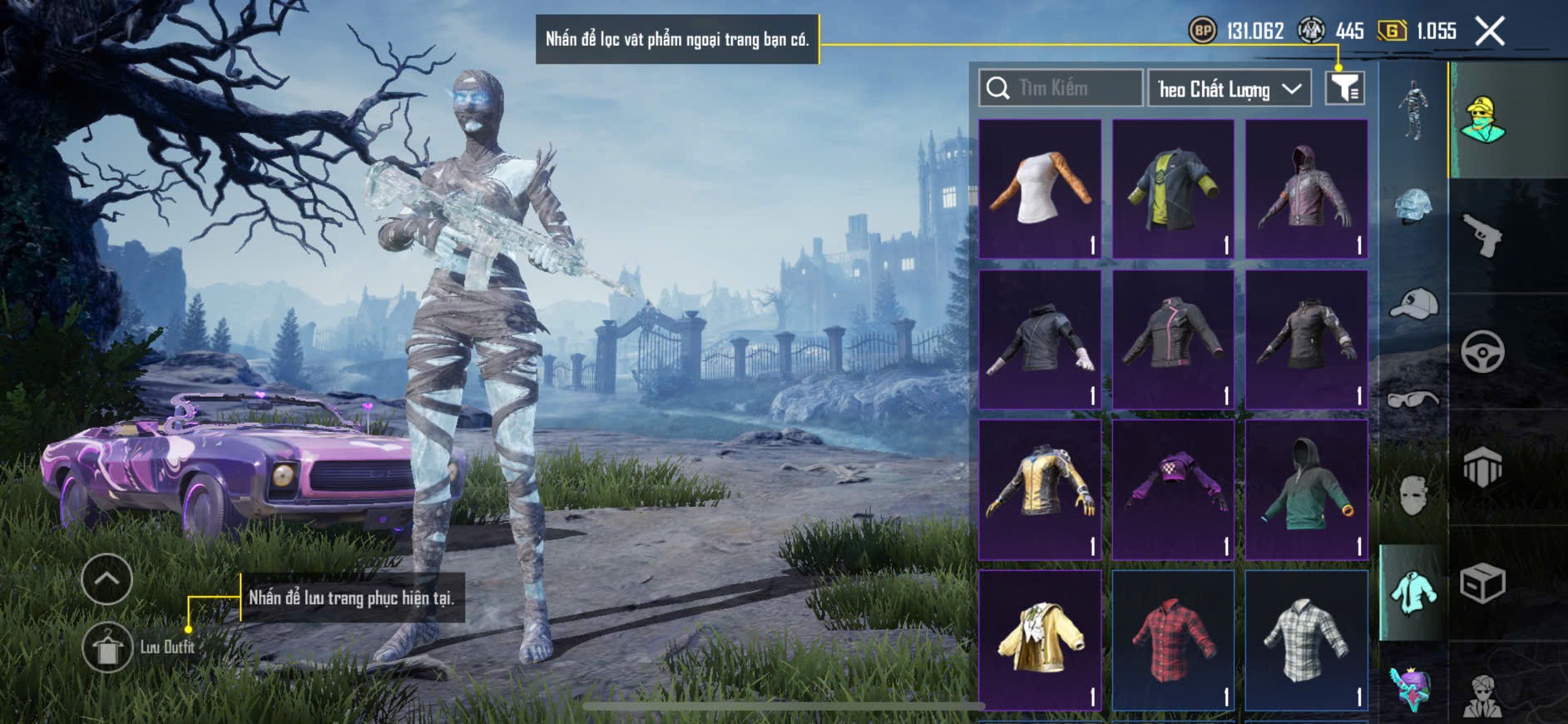The height and width of the screenshot is (724, 1568).
Task: Open the steering wheel vehicle section
Action: (1482, 352)
